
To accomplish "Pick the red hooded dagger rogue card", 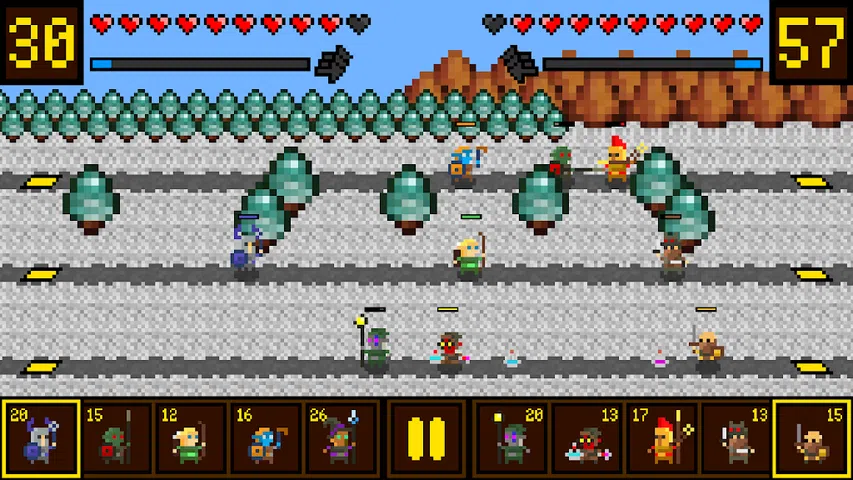I will [586, 438].
